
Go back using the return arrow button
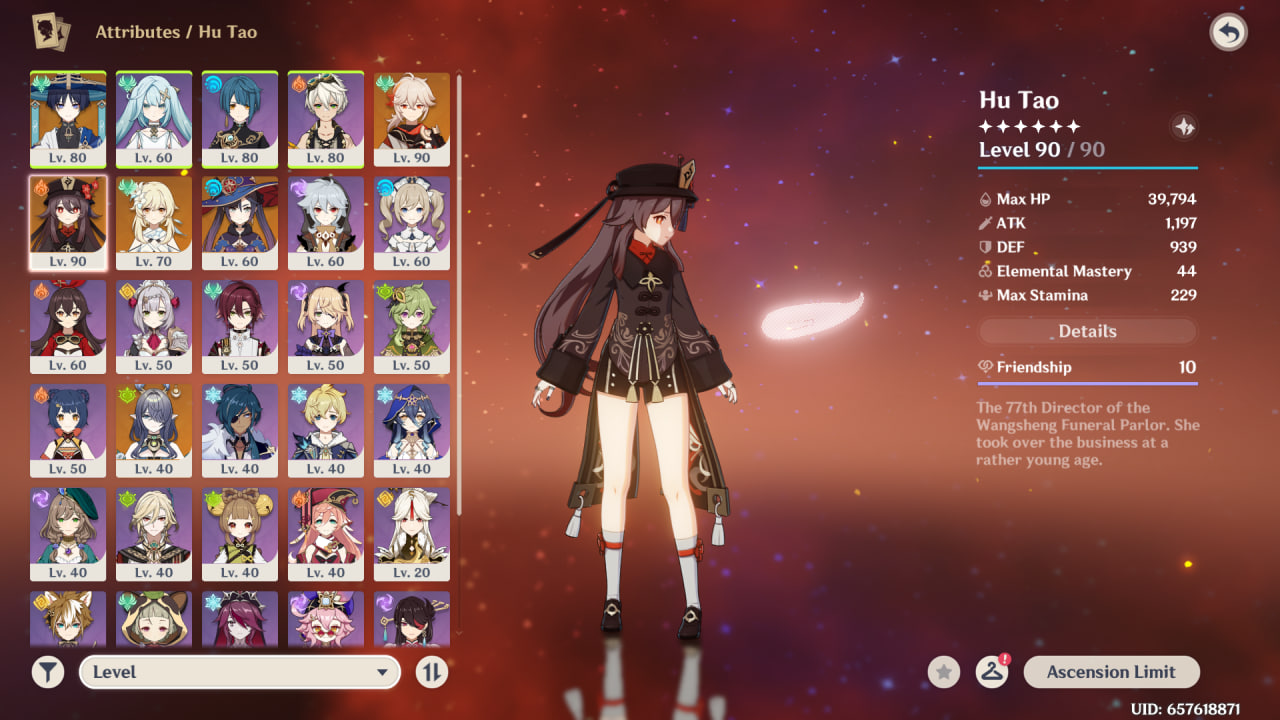coord(1228,33)
